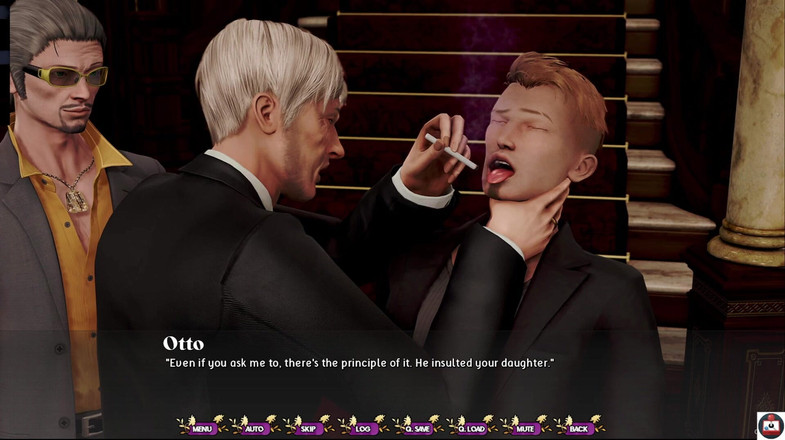Activate the Skip button

[x=308, y=428]
